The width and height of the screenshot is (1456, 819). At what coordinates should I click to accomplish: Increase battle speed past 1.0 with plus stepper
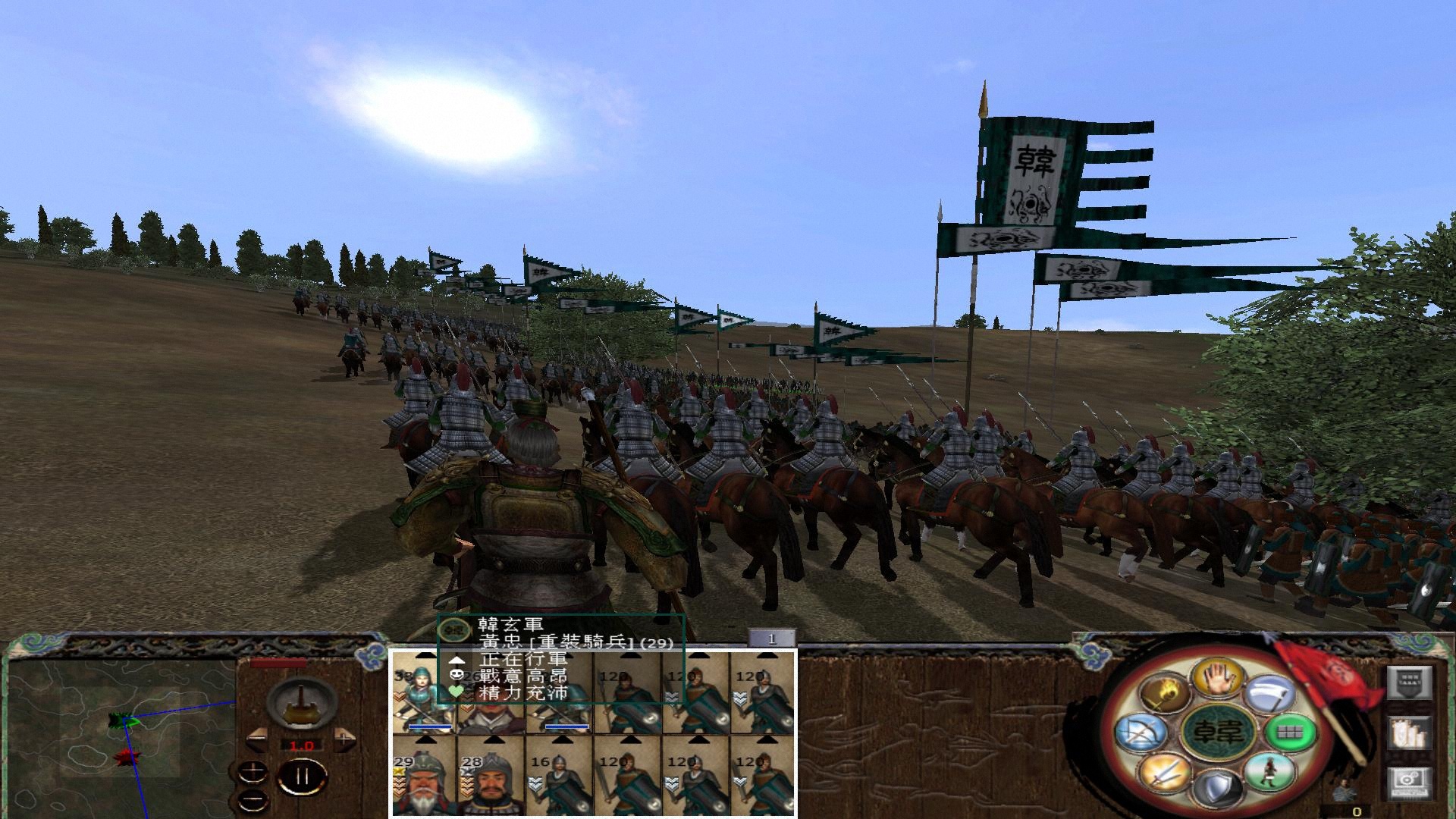344,739
